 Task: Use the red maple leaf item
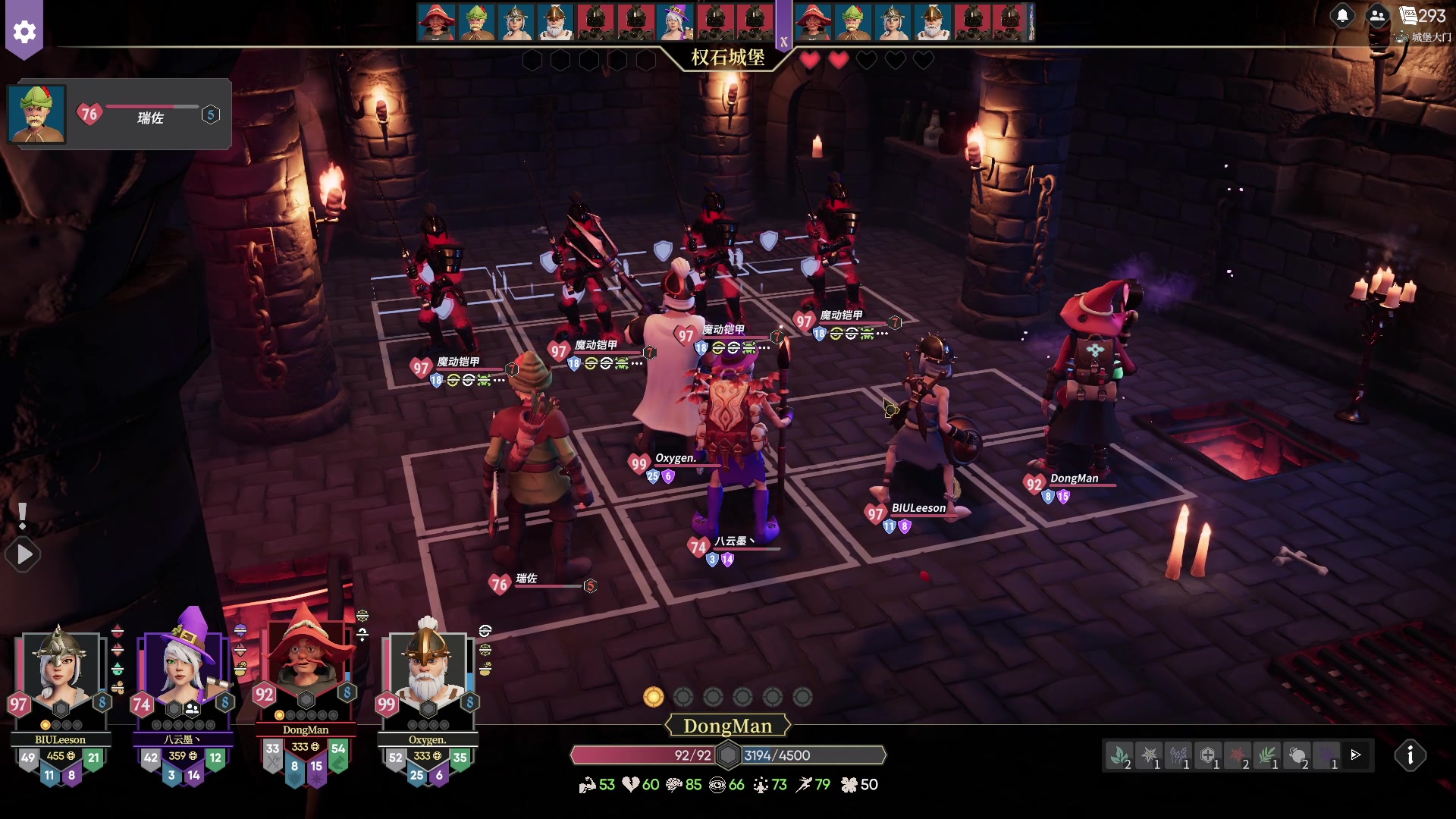1238,755
